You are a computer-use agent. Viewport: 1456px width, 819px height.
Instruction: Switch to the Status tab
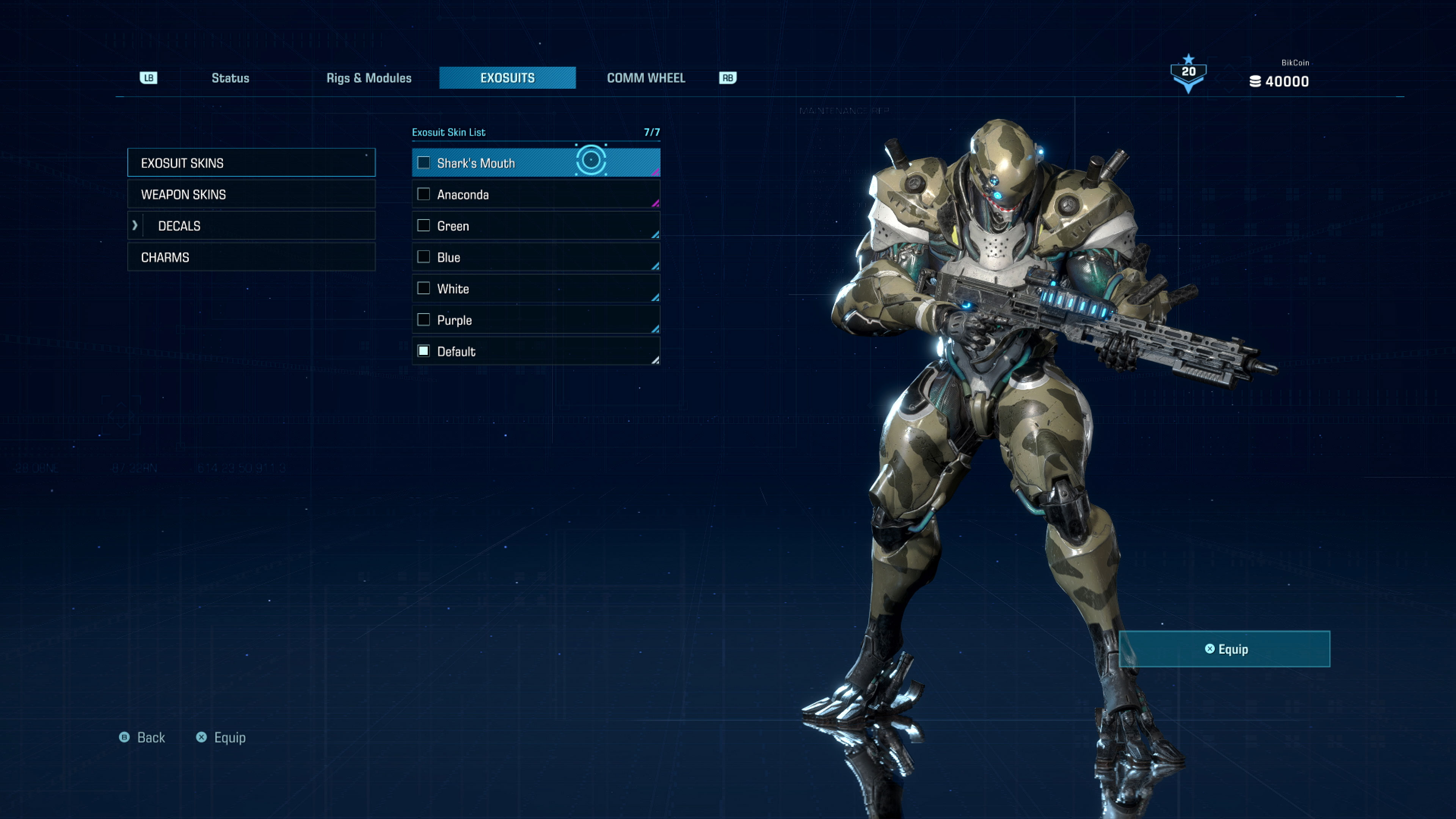(230, 78)
